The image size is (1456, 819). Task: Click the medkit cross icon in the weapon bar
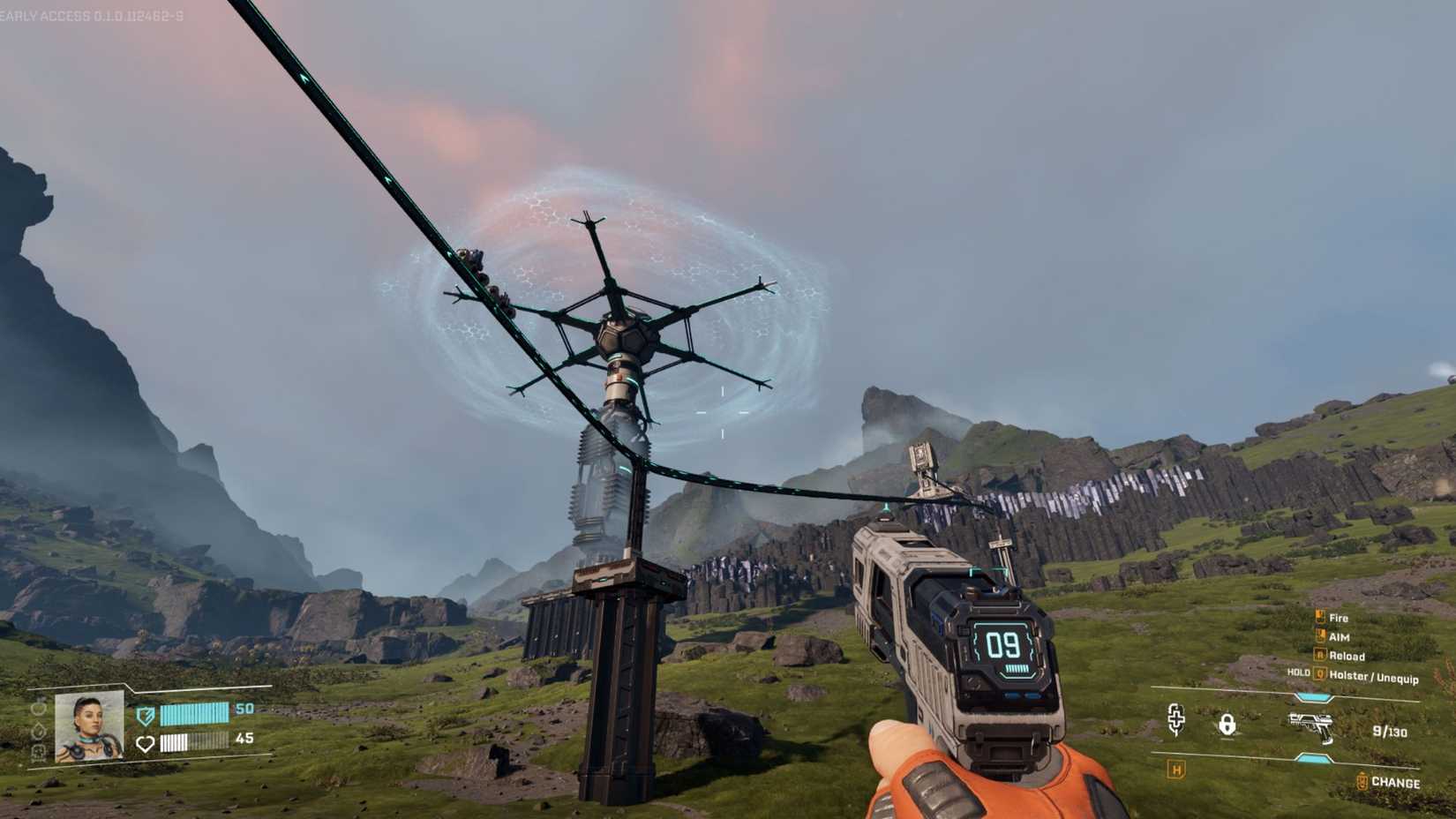pyautogui.click(x=1176, y=720)
